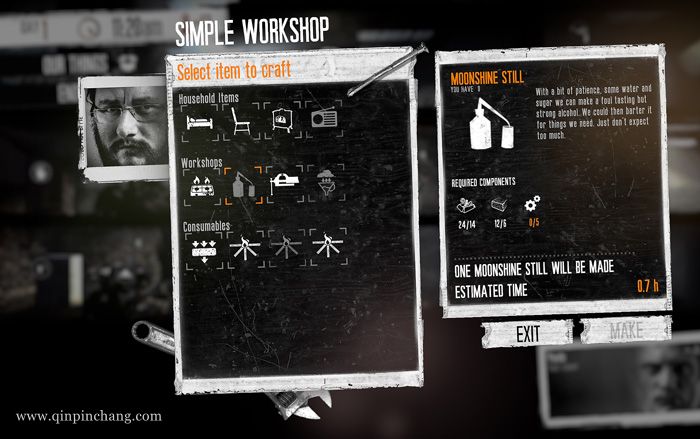Image resolution: width=700 pixels, height=439 pixels.
Task: Select the cooking stove workshop
Action: pyautogui.click(x=200, y=184)
